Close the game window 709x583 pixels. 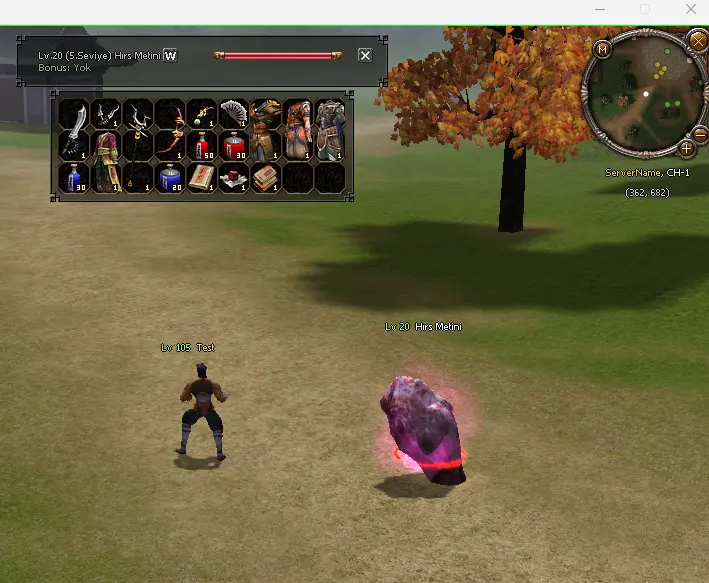pos(691,9)
